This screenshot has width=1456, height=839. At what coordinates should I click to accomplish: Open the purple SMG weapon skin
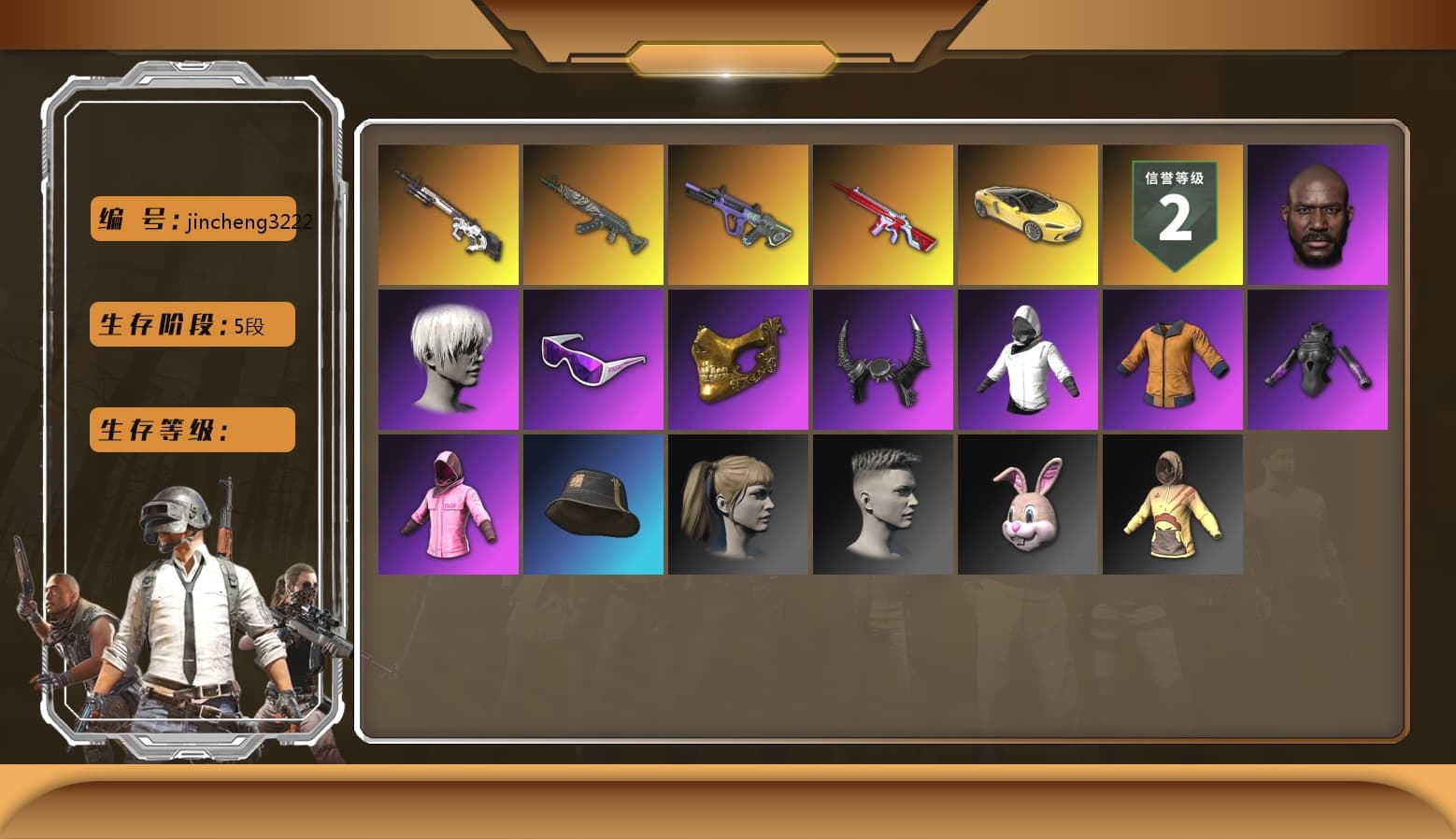738,214
